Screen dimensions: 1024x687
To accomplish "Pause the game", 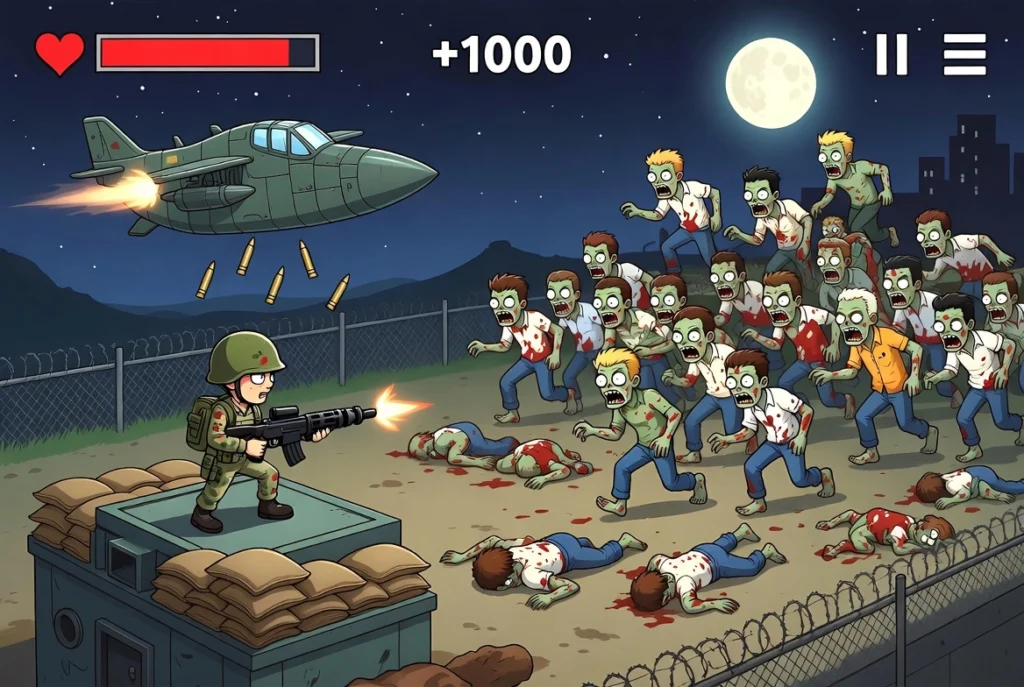I will pyautogui.click(x=891, y=54).
